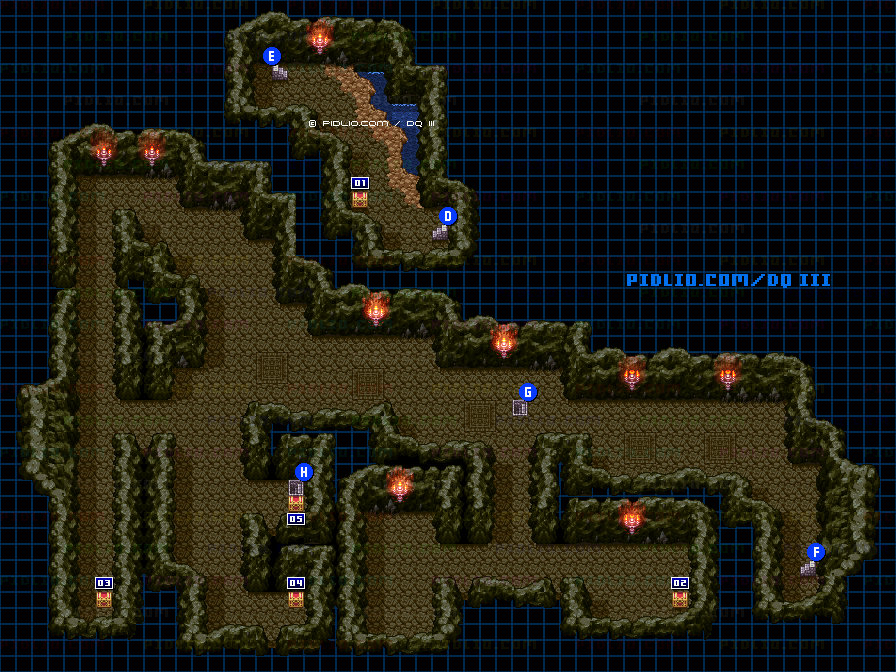Click the 04 treasure chest label

click(x=296, y=583)
